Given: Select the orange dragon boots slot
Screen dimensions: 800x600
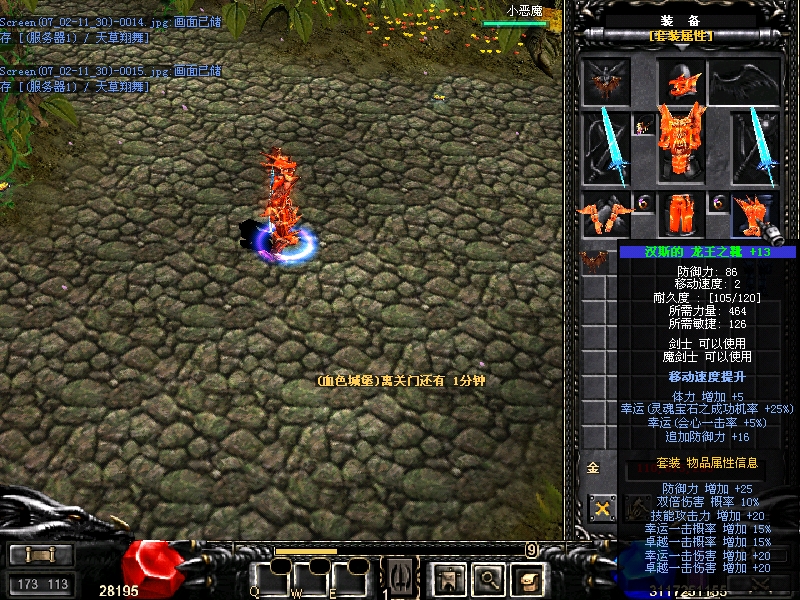Looking at the screenshot, I should point(752,214).
